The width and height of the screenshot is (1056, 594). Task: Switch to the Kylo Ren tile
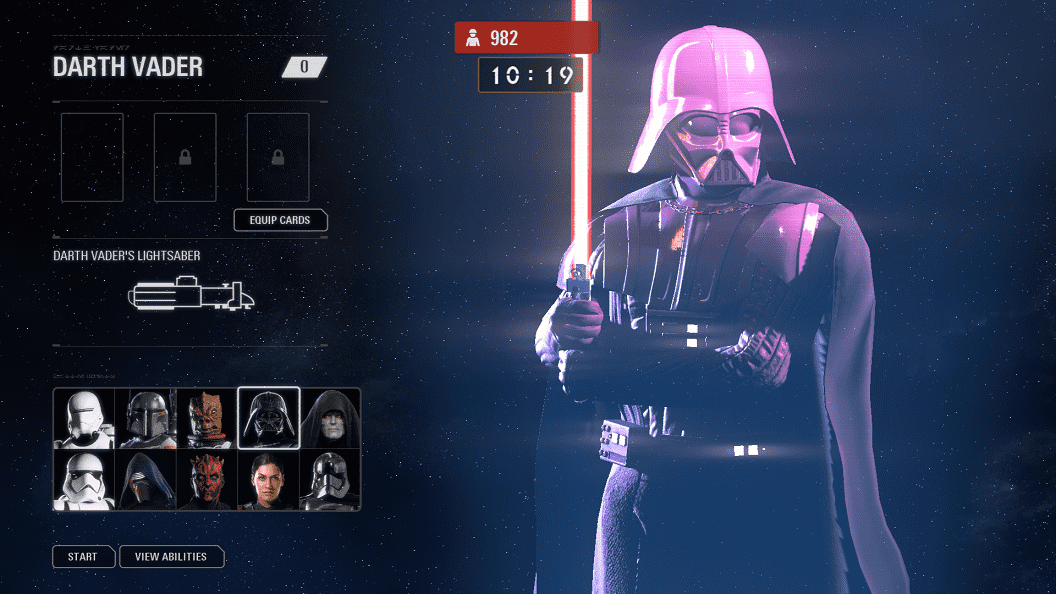coord(146,480)
